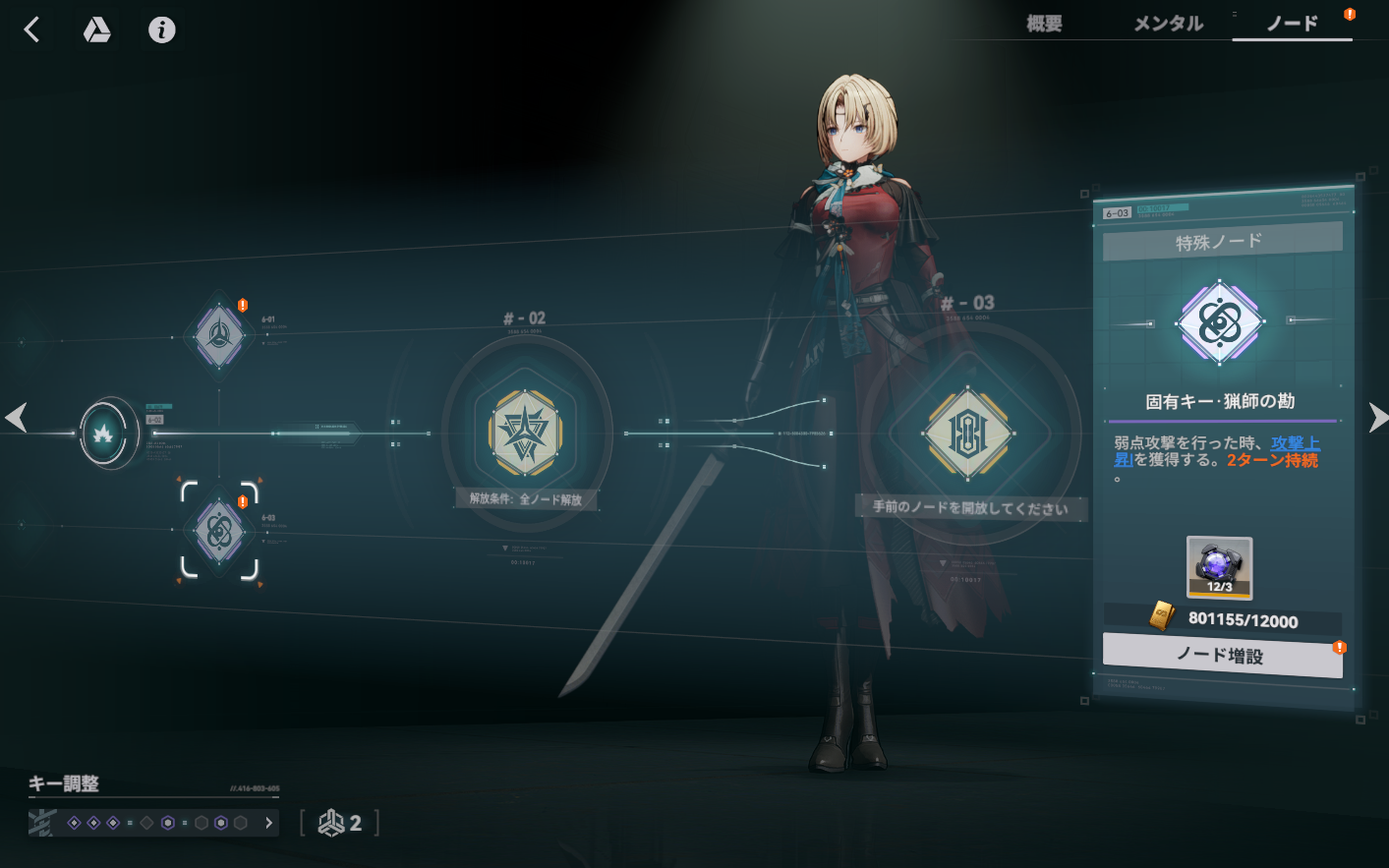Choose the locked #-03 node
Image resolution: width=1389 pixels, height=868 pixels.
click(968, 433)
